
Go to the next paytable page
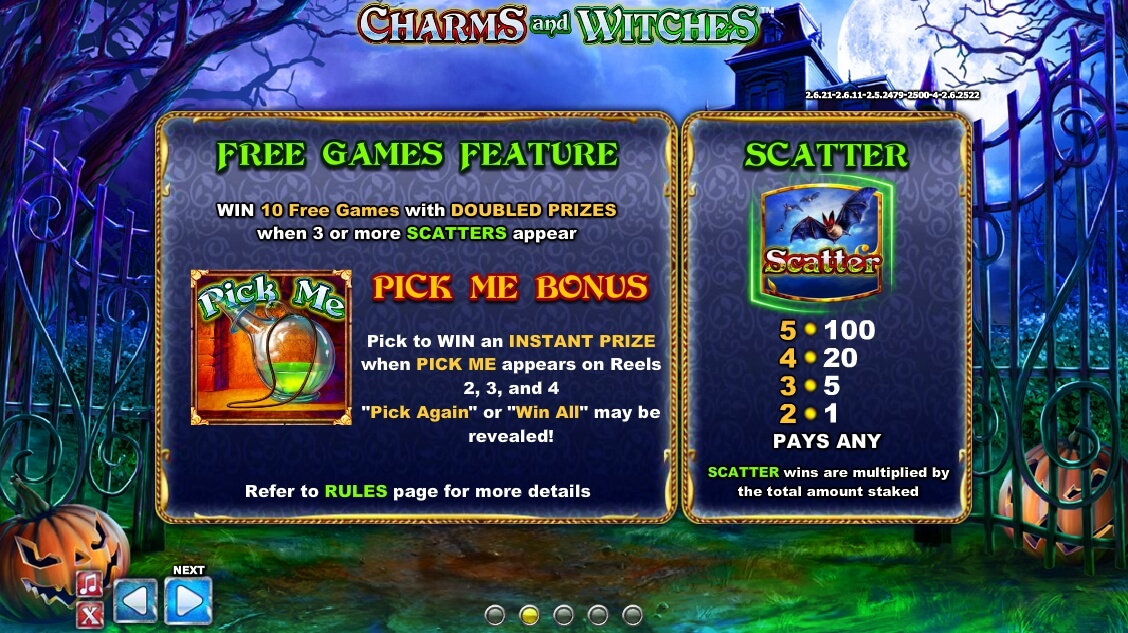pos(188,601)
